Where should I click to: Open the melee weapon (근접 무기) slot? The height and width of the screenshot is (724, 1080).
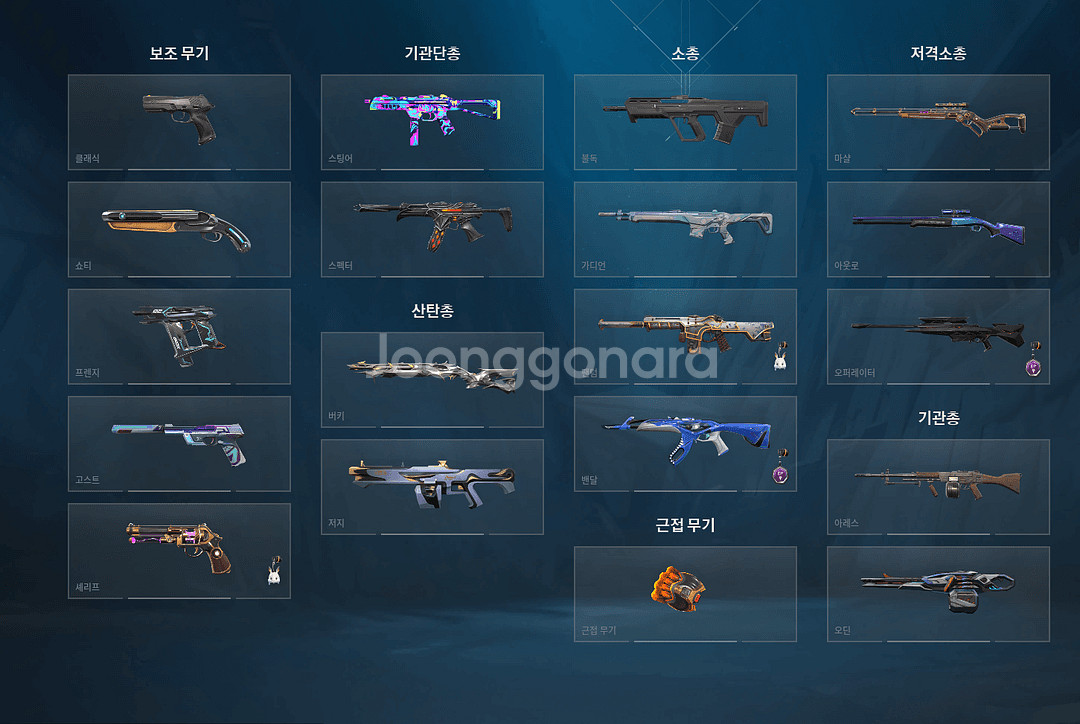click(x=685, y=593)
